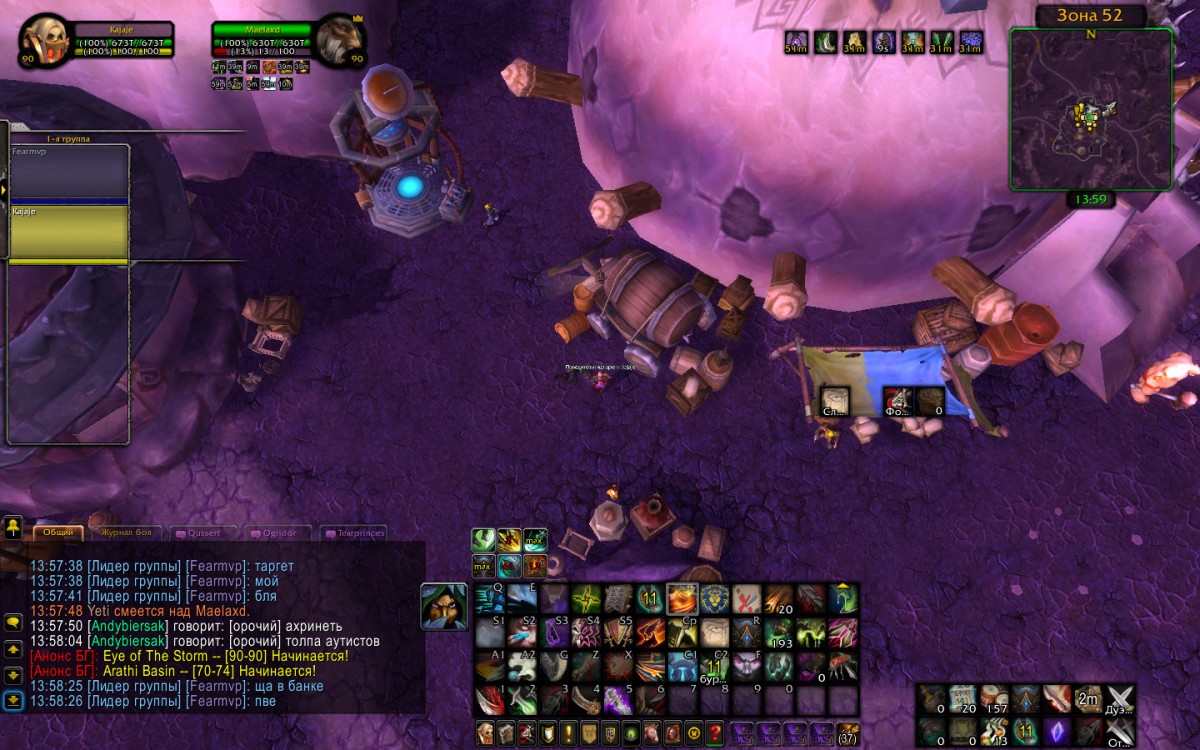Open the red question mark help button
This screenshot has height=750, width=1200.
pyautogui.click(x=714, y=732)
